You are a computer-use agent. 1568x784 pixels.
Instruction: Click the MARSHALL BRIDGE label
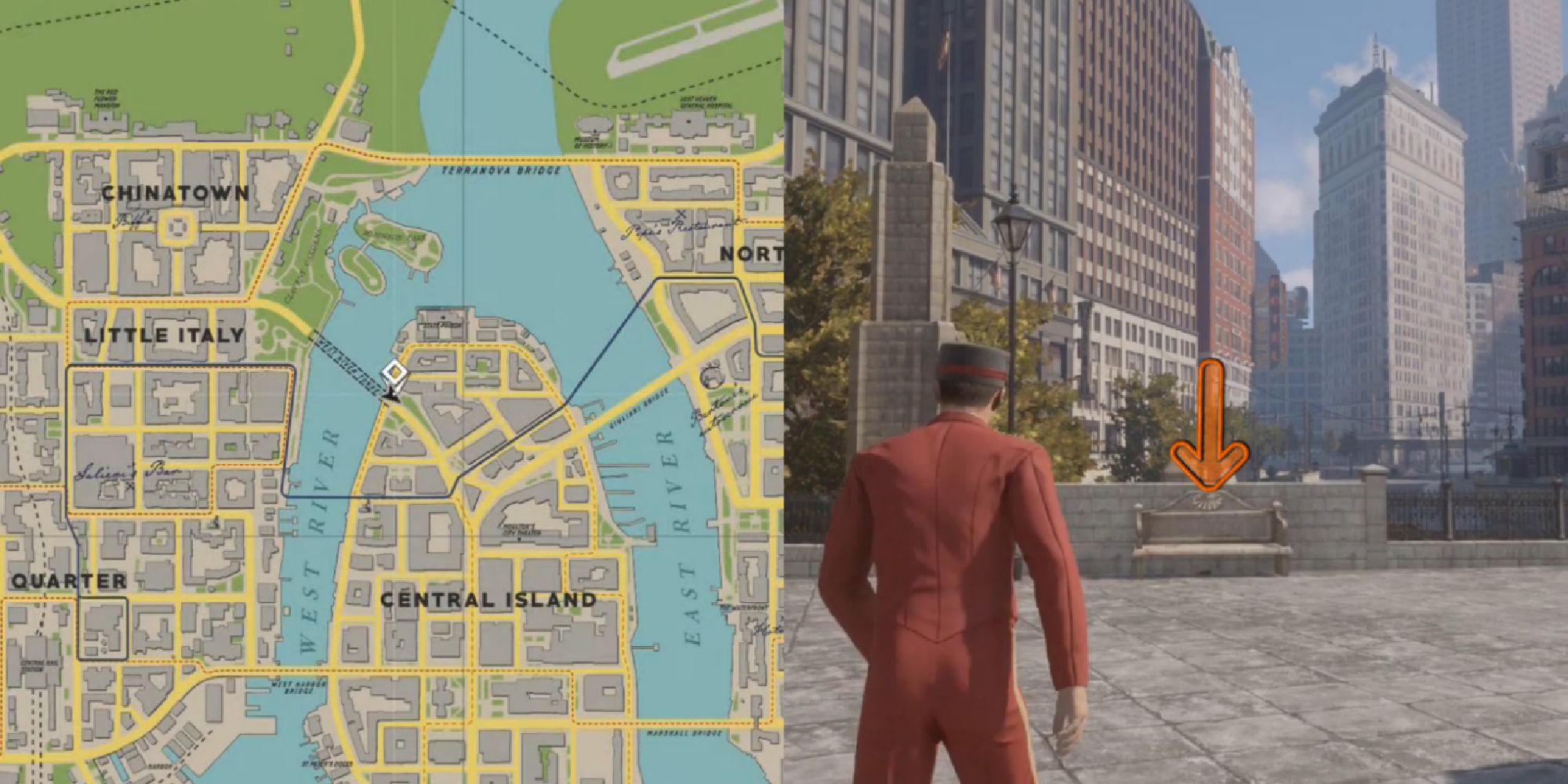[x=684, y=733]
